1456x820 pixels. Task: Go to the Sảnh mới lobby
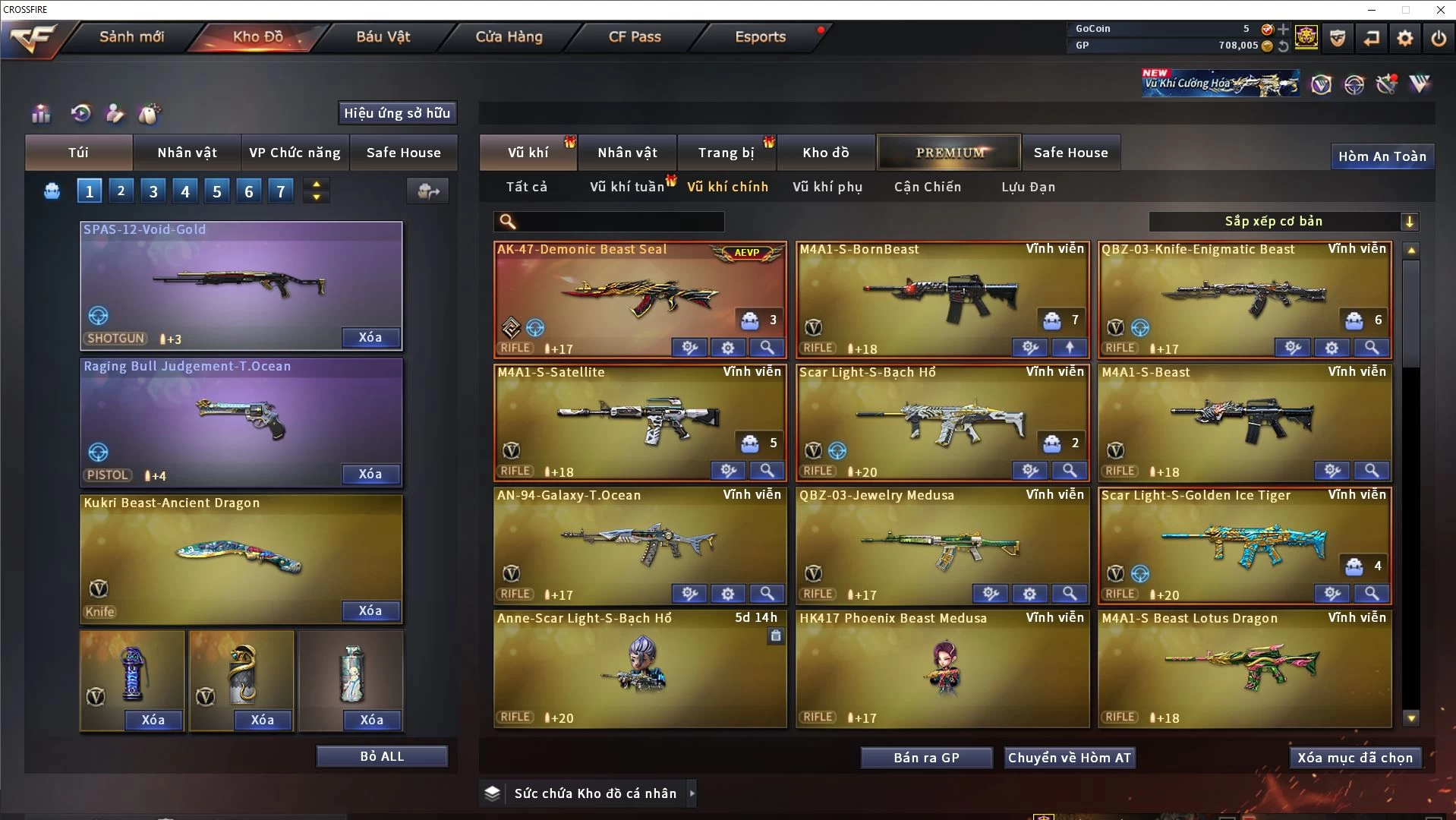coord(131,36)
